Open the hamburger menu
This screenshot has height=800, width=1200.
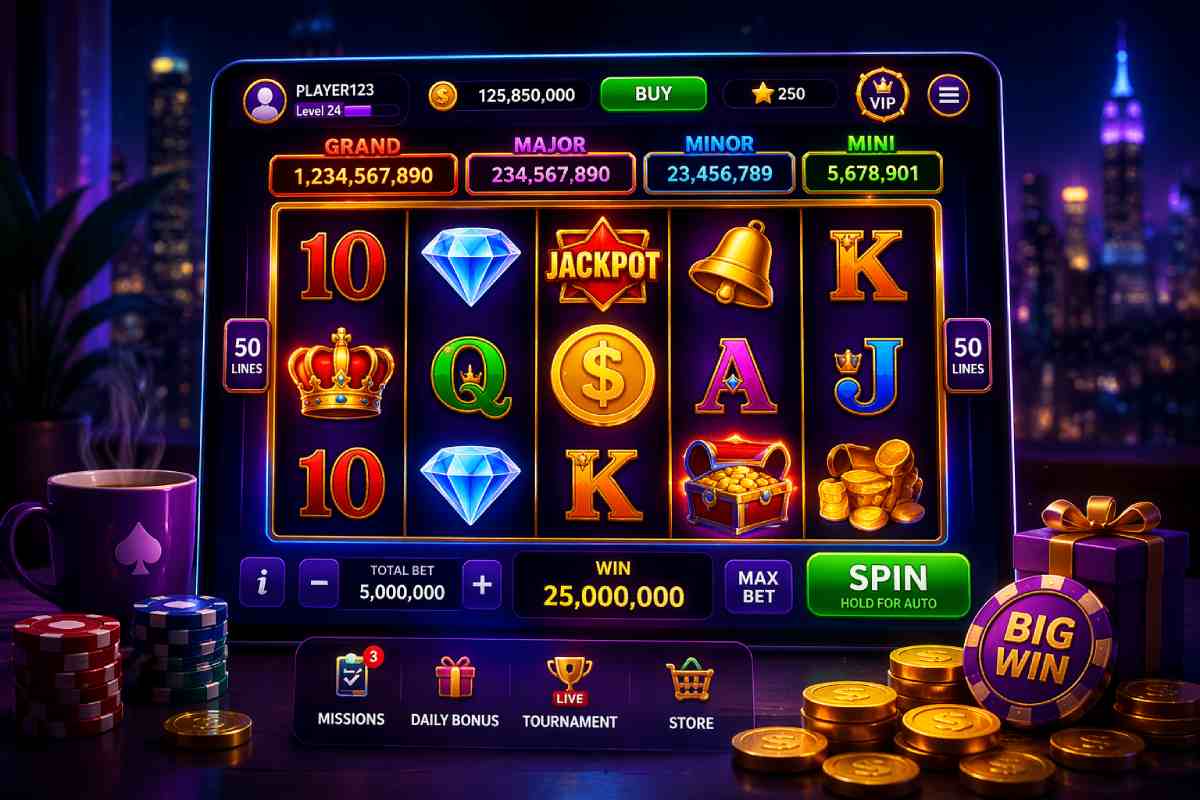pos(948,95)
